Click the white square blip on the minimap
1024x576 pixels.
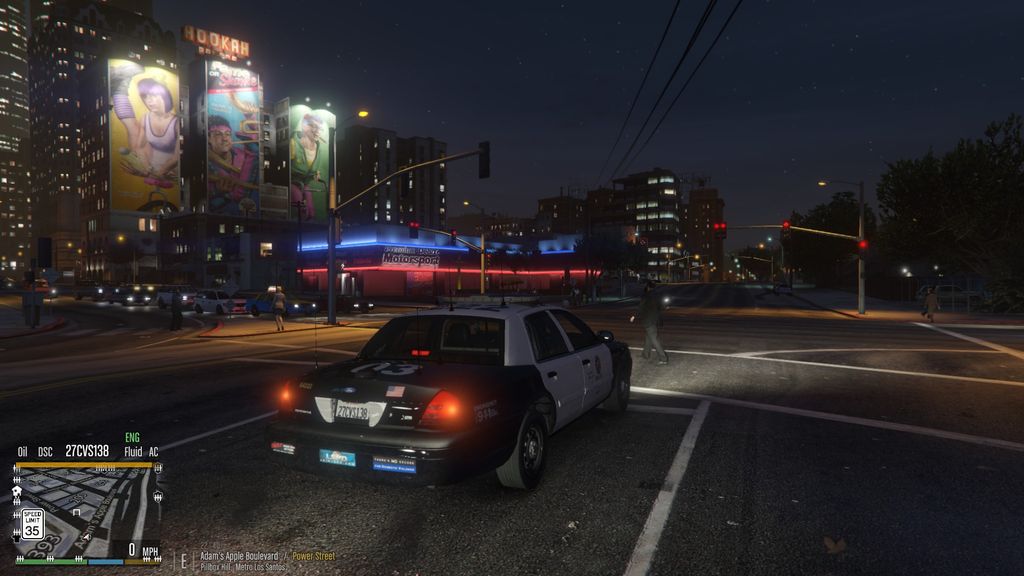tap(76, 512)
